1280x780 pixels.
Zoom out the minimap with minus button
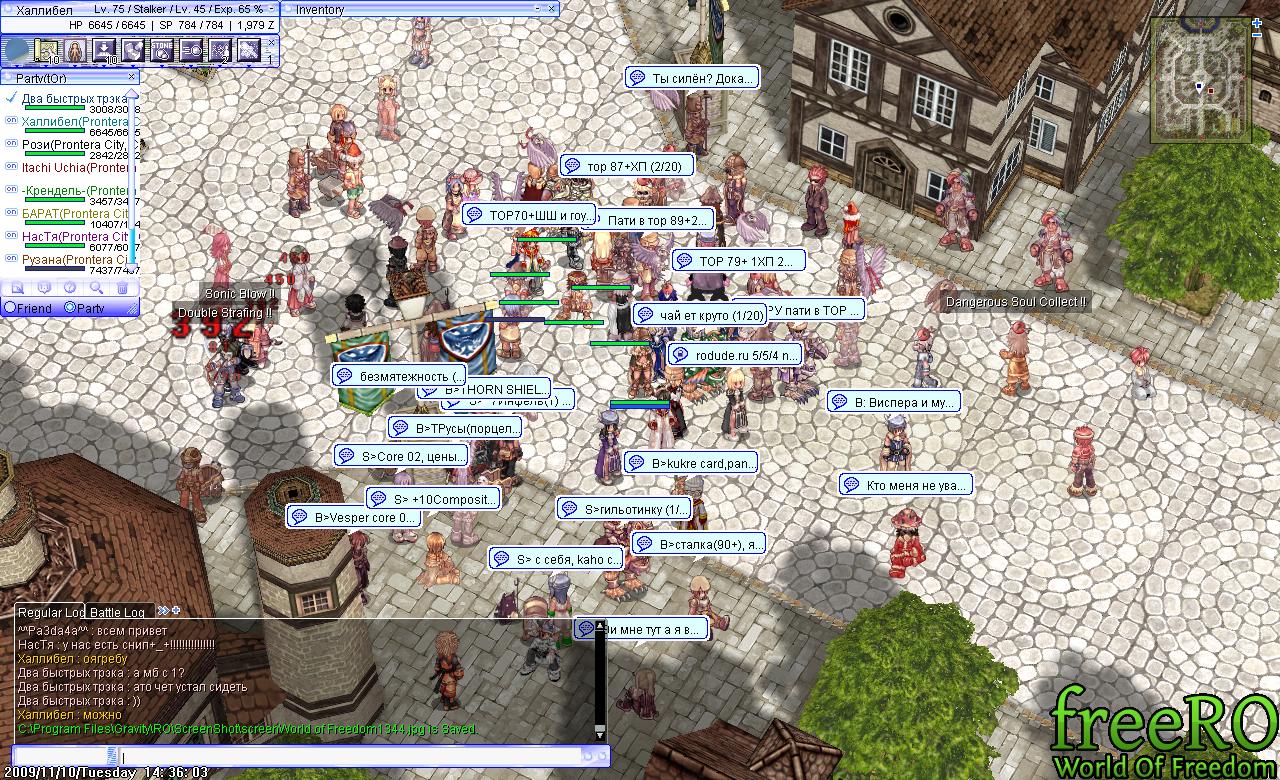pyautogui.click(x=1258, y=34)
